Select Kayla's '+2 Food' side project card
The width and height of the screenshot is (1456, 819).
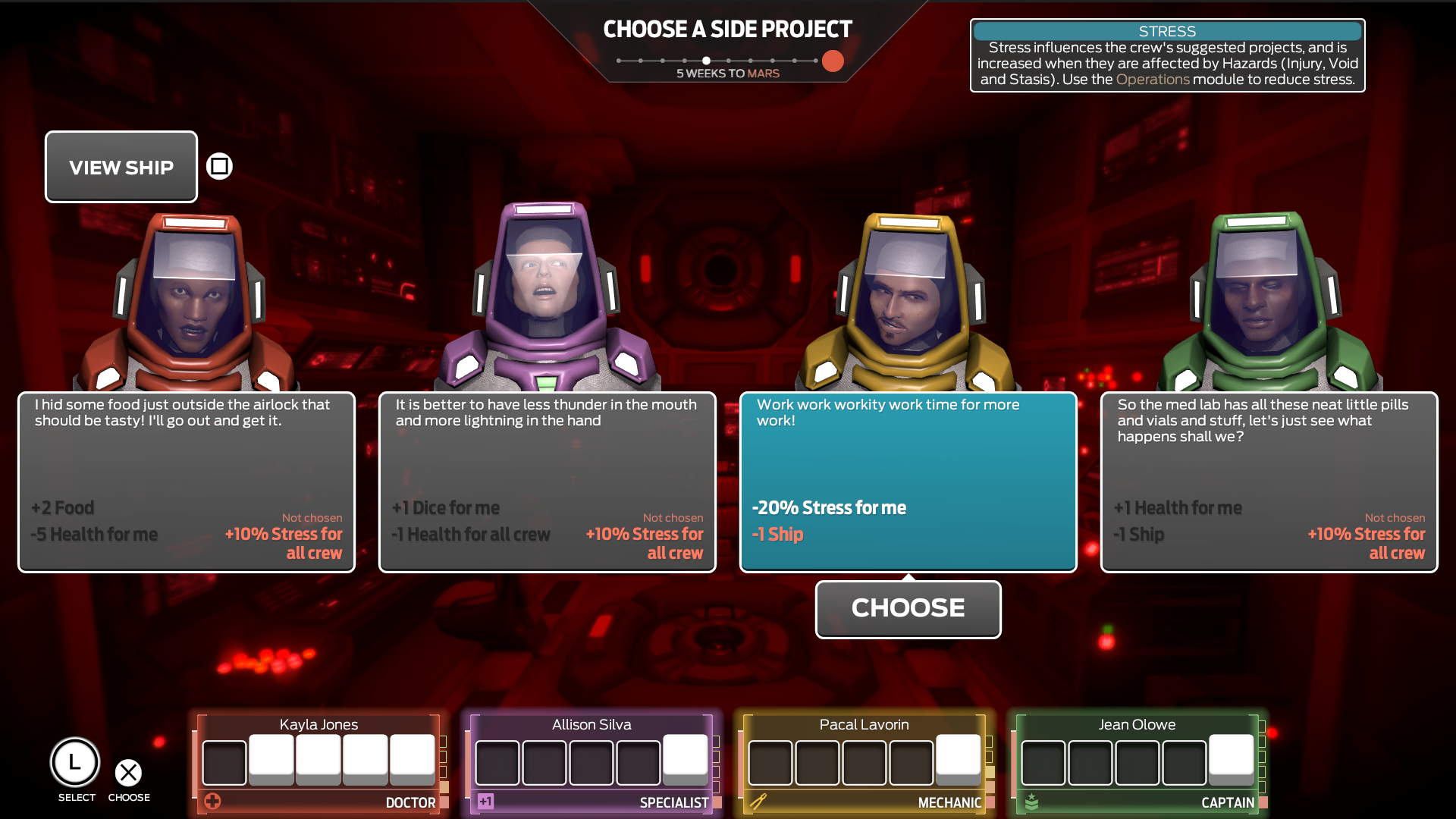pyautogui.click(x=185, y=482)
